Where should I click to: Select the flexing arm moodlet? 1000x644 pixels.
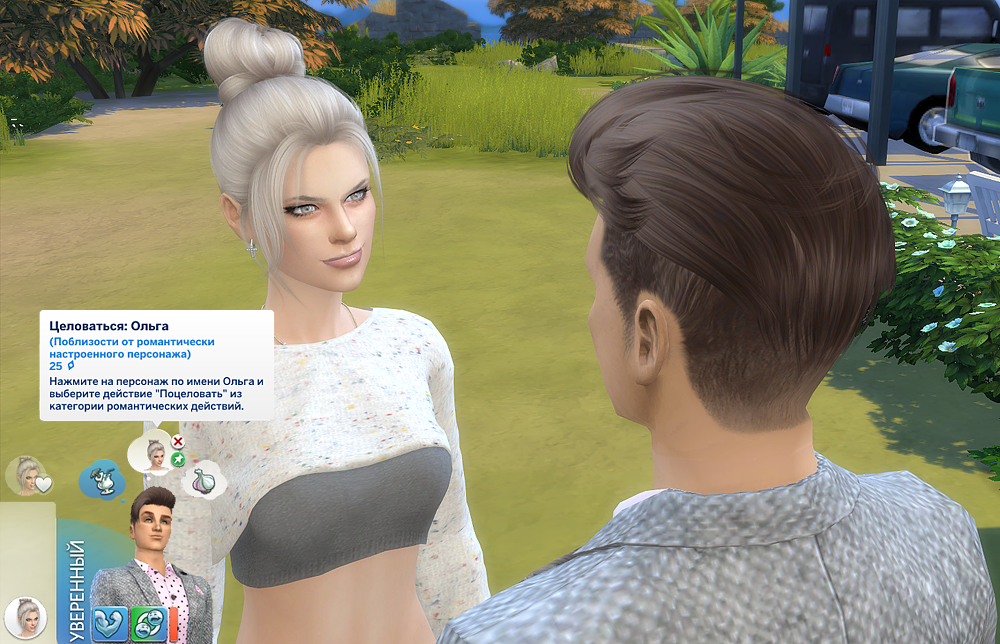pyautogui.click(x=110, y=623)
